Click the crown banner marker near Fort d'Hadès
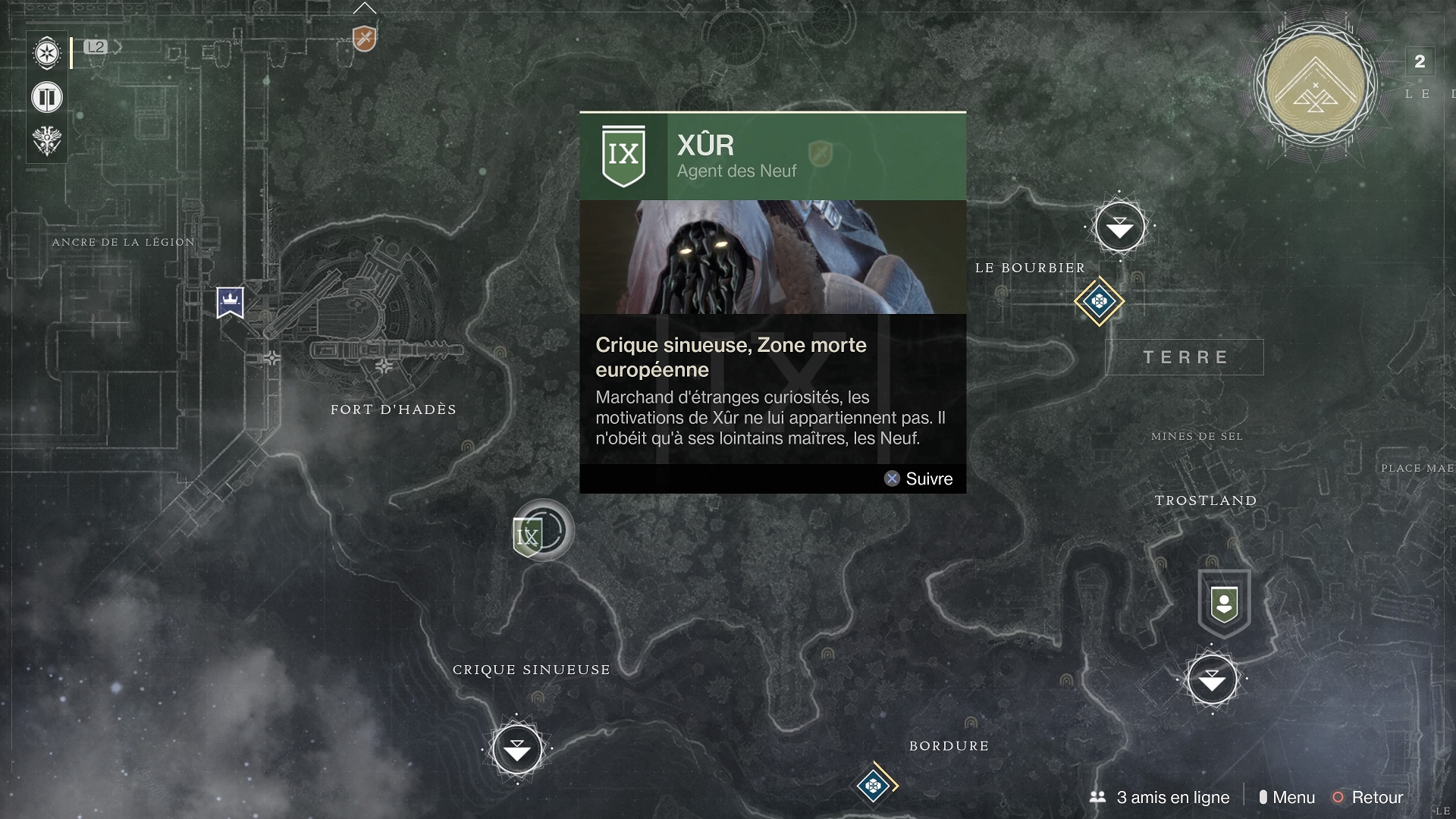The width and height of the screenshot is (1456, 819). point(230,302)
